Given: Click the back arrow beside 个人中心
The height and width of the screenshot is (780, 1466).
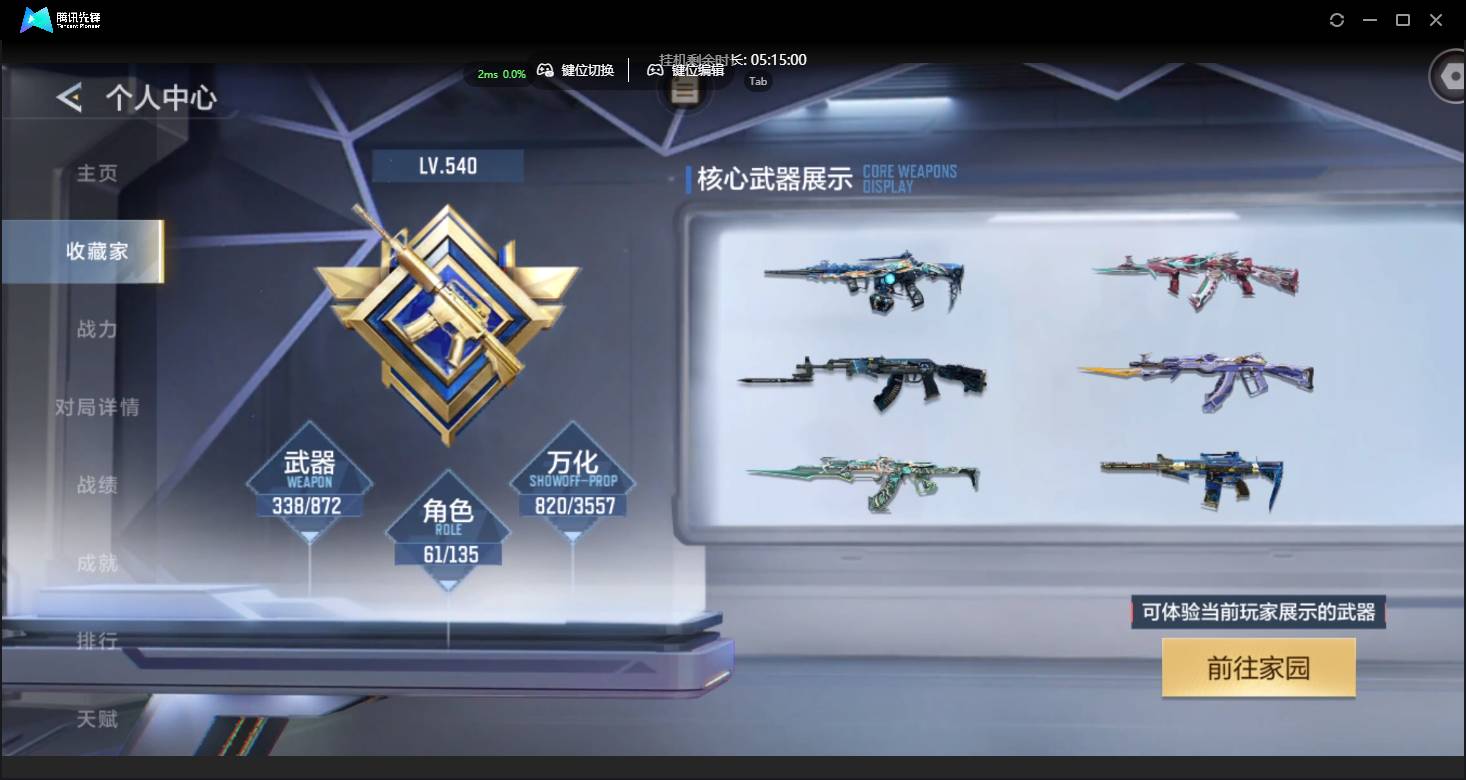Looking at the screenshot, I should (x=66, y=97).
